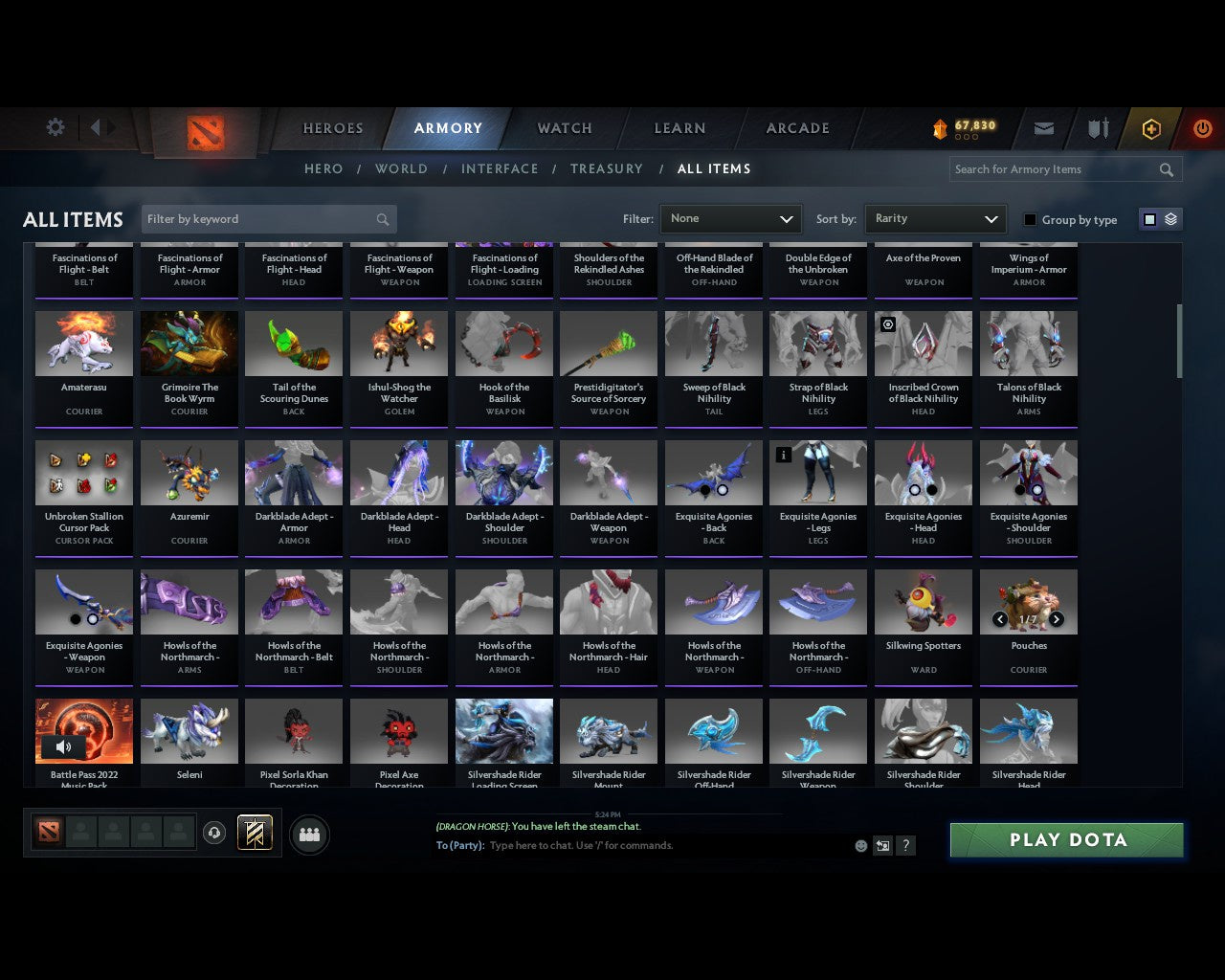Click the next style arrow on Pouches courier
Screen dimensions: 1225x980
click(1057, 619)
